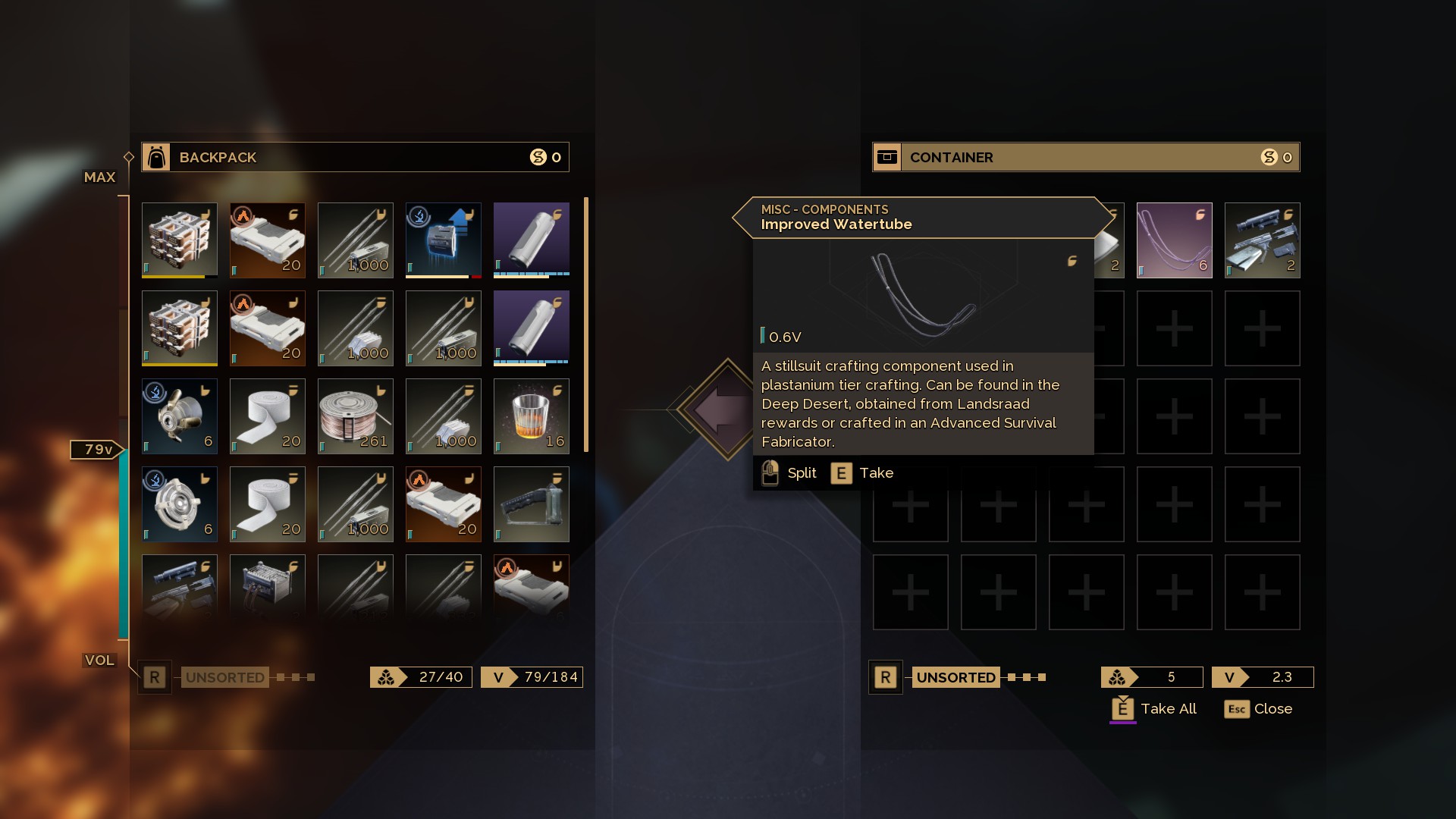Click Take in the watertube tooltip
Image resolution: width=1456 pixels, height=819 pixels.
click(863, 473)
